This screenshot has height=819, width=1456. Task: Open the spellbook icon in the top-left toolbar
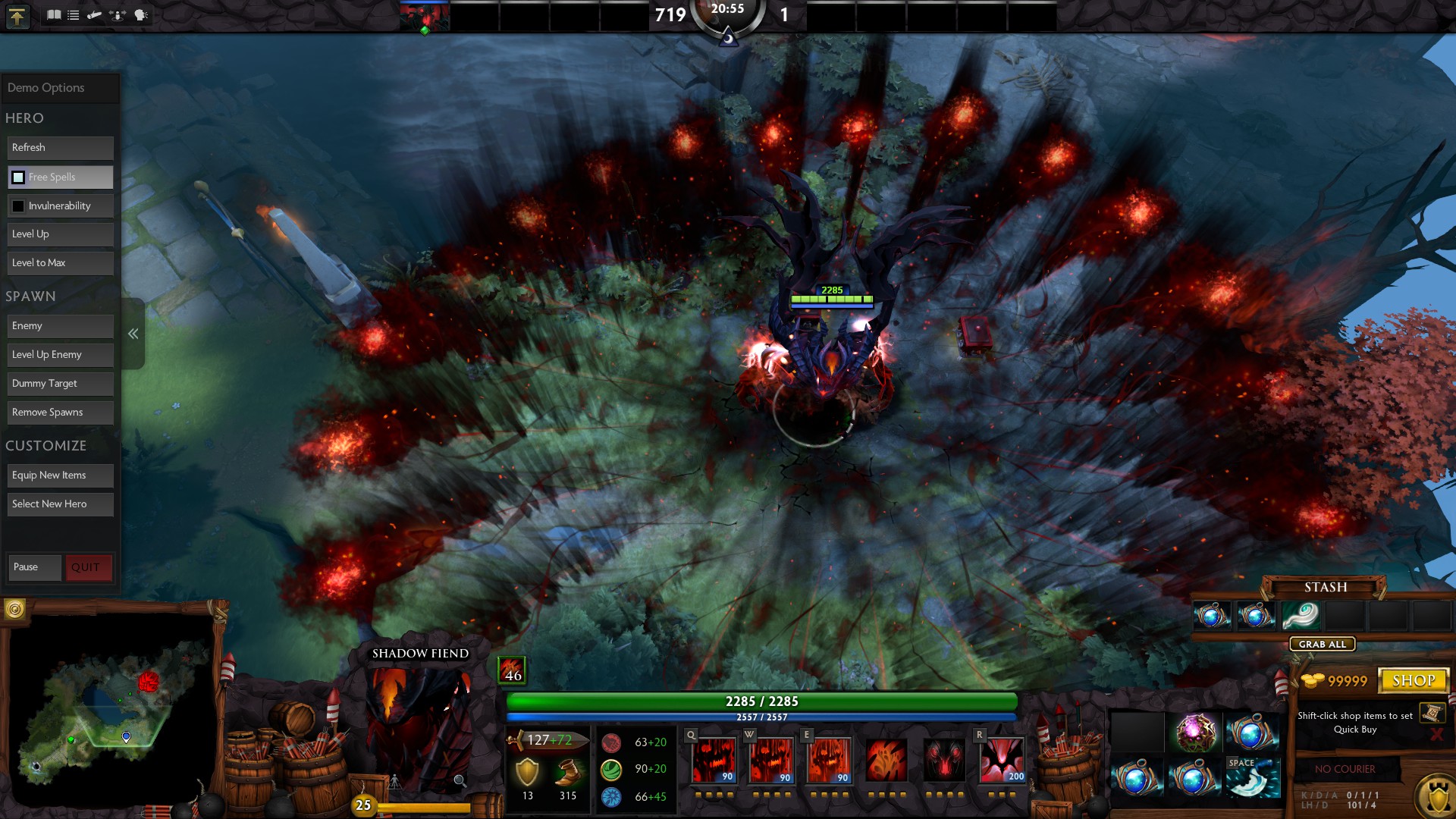pyautogui.click(x=53, y=14)
